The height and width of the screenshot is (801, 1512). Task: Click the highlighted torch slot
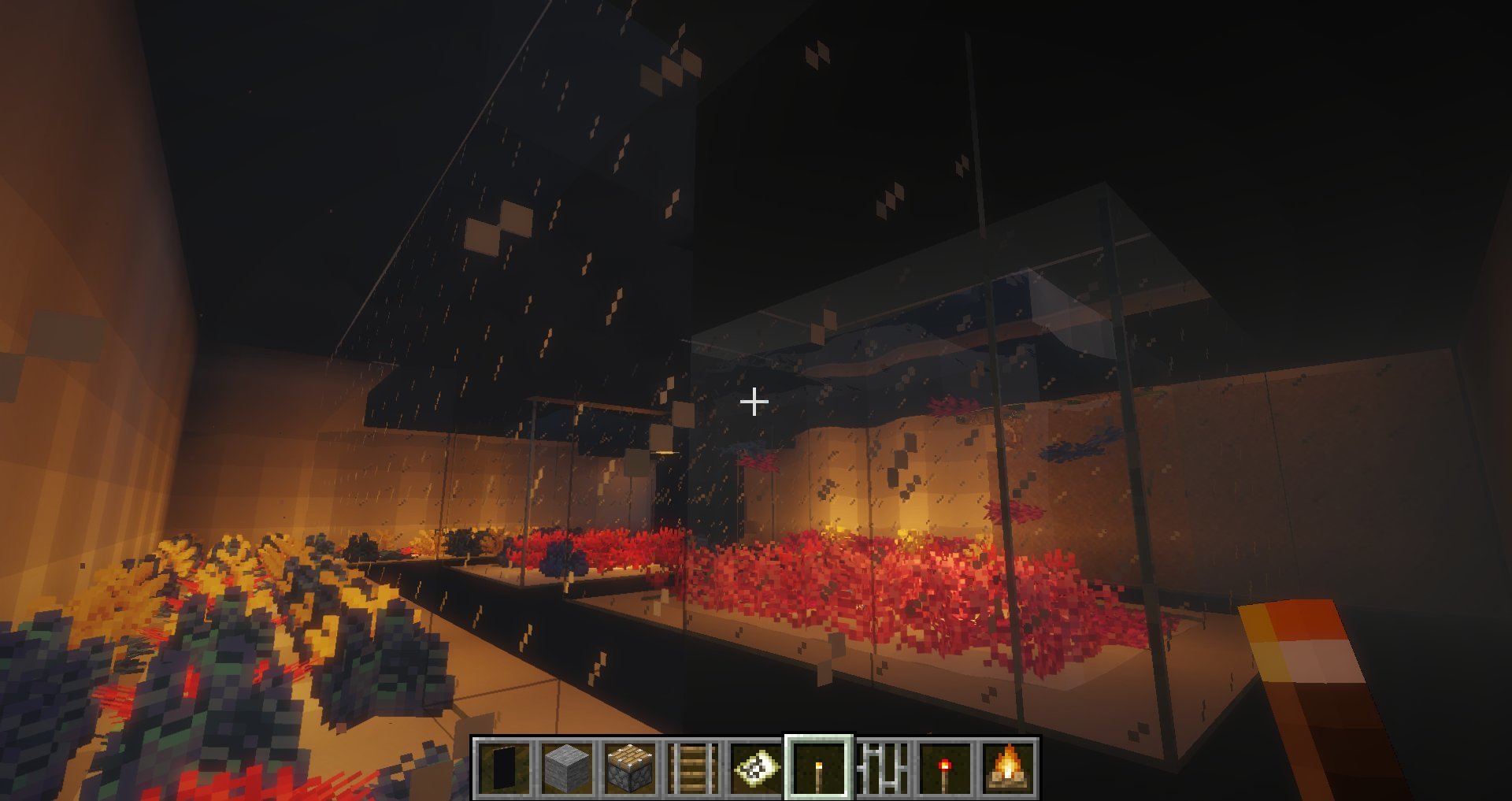pos(819,768)
